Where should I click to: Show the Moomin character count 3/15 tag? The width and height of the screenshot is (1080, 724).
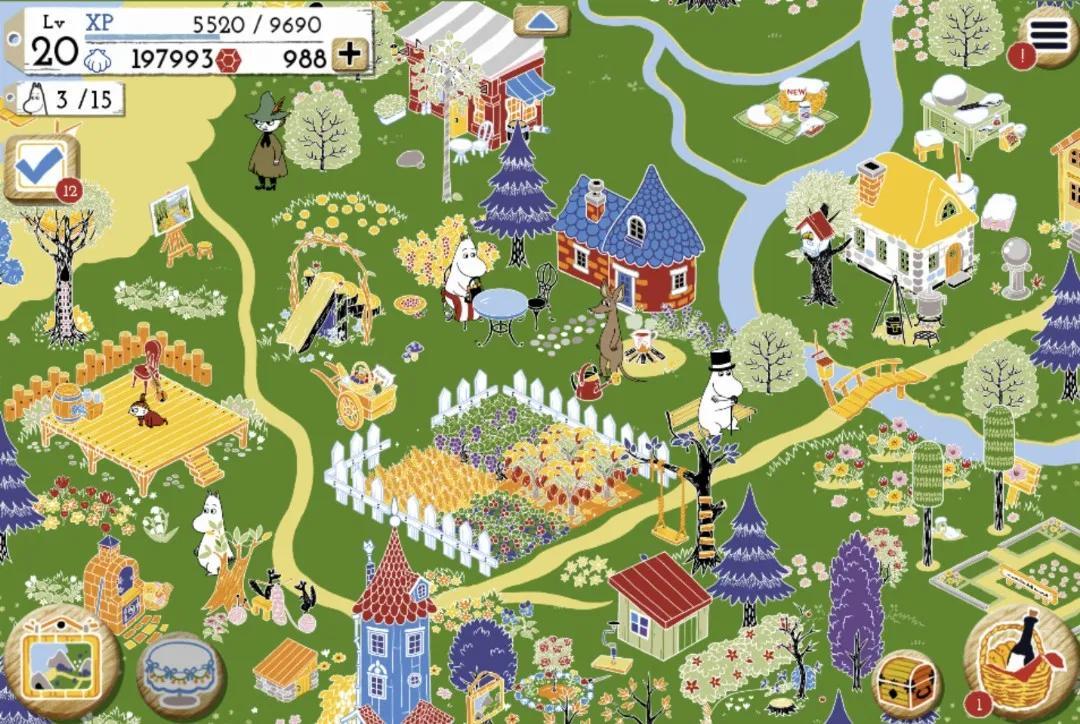point(70,98)
